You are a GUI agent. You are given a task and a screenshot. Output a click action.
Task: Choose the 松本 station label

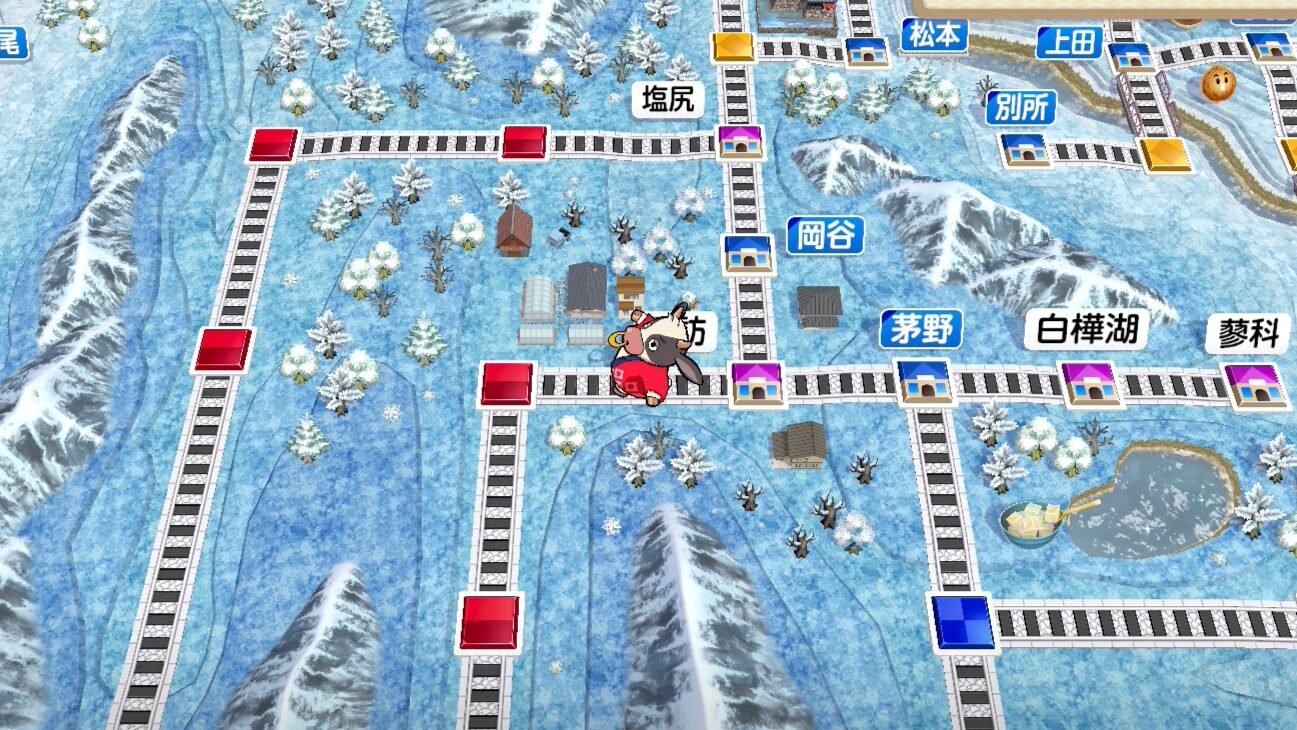click(x=934, y=36)
